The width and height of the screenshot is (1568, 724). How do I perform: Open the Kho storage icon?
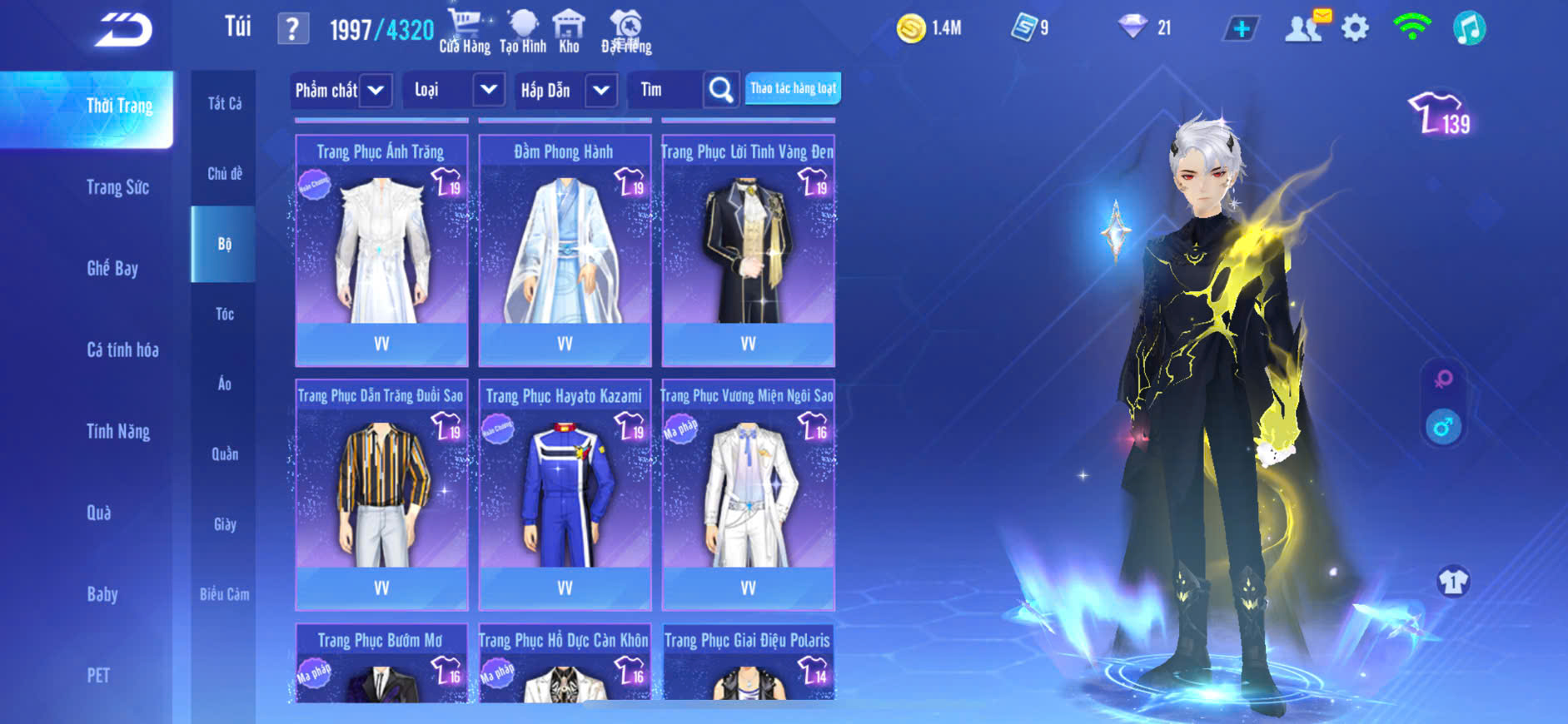coord(569,32)
